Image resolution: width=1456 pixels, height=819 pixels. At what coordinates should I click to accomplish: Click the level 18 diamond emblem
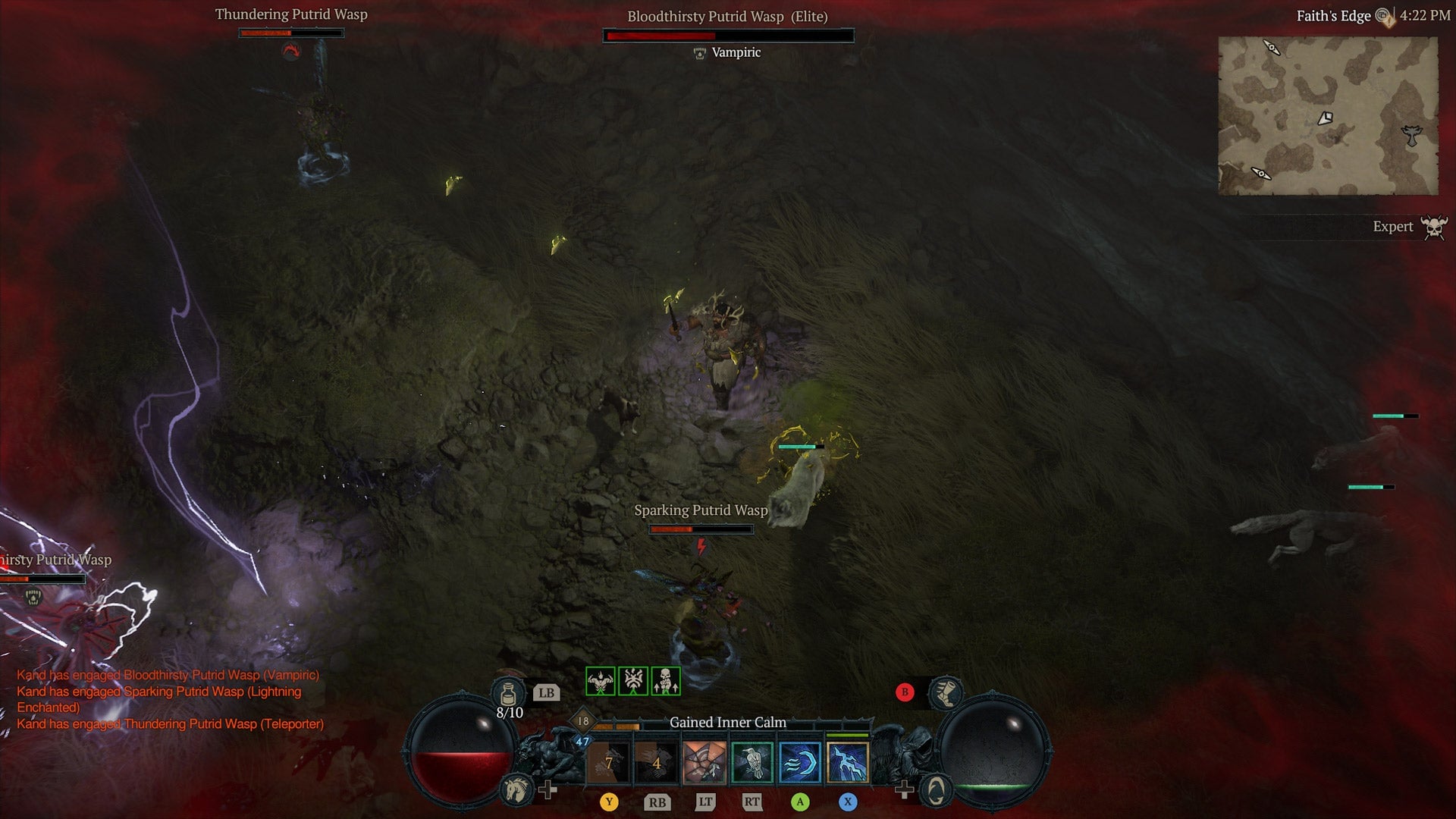point(582,720)
